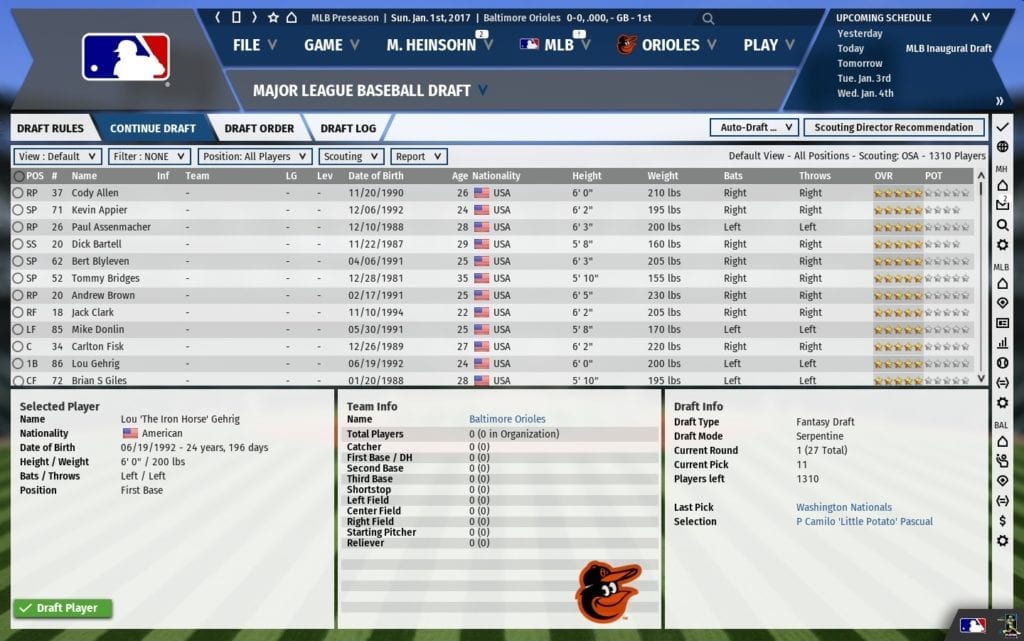
Task: Open the Washington Nationals last pick link
Action: coord(844,507)
